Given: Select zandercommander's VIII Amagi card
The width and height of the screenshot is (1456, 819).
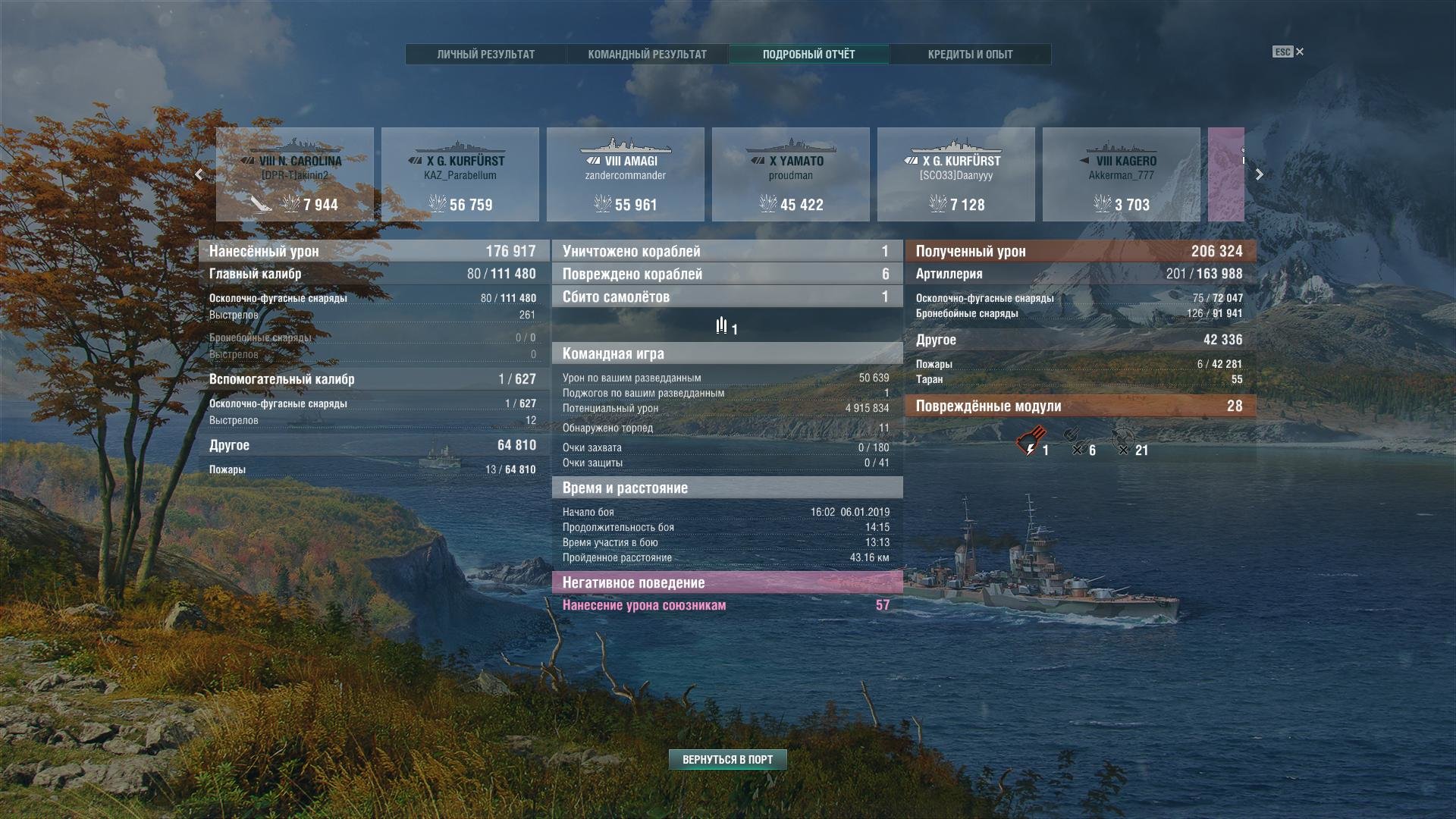Looking at the screenshot, I should pos(626,174).
